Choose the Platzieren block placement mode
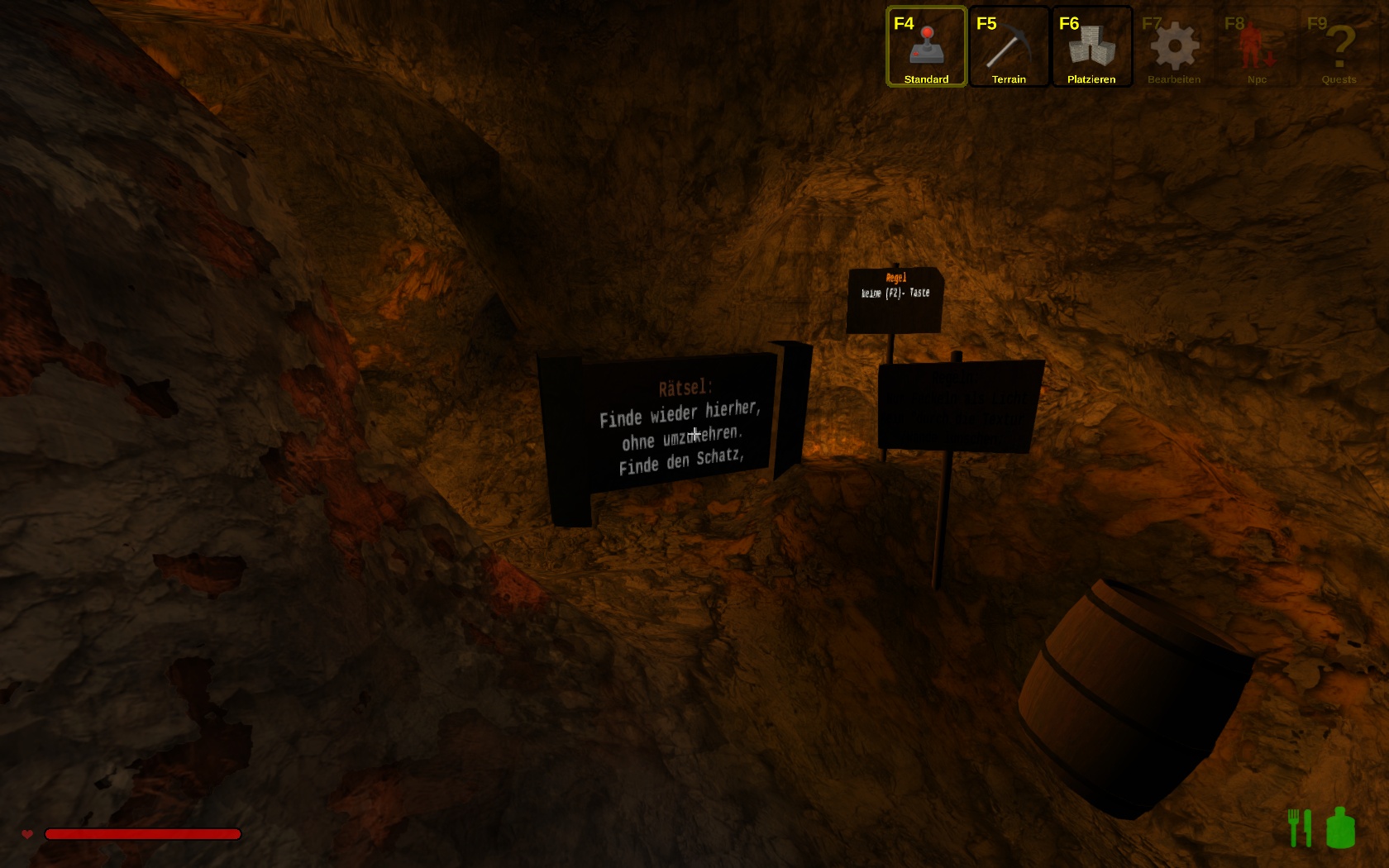This screenshot has width=1389, height=868. click(x=1091, y=47)
